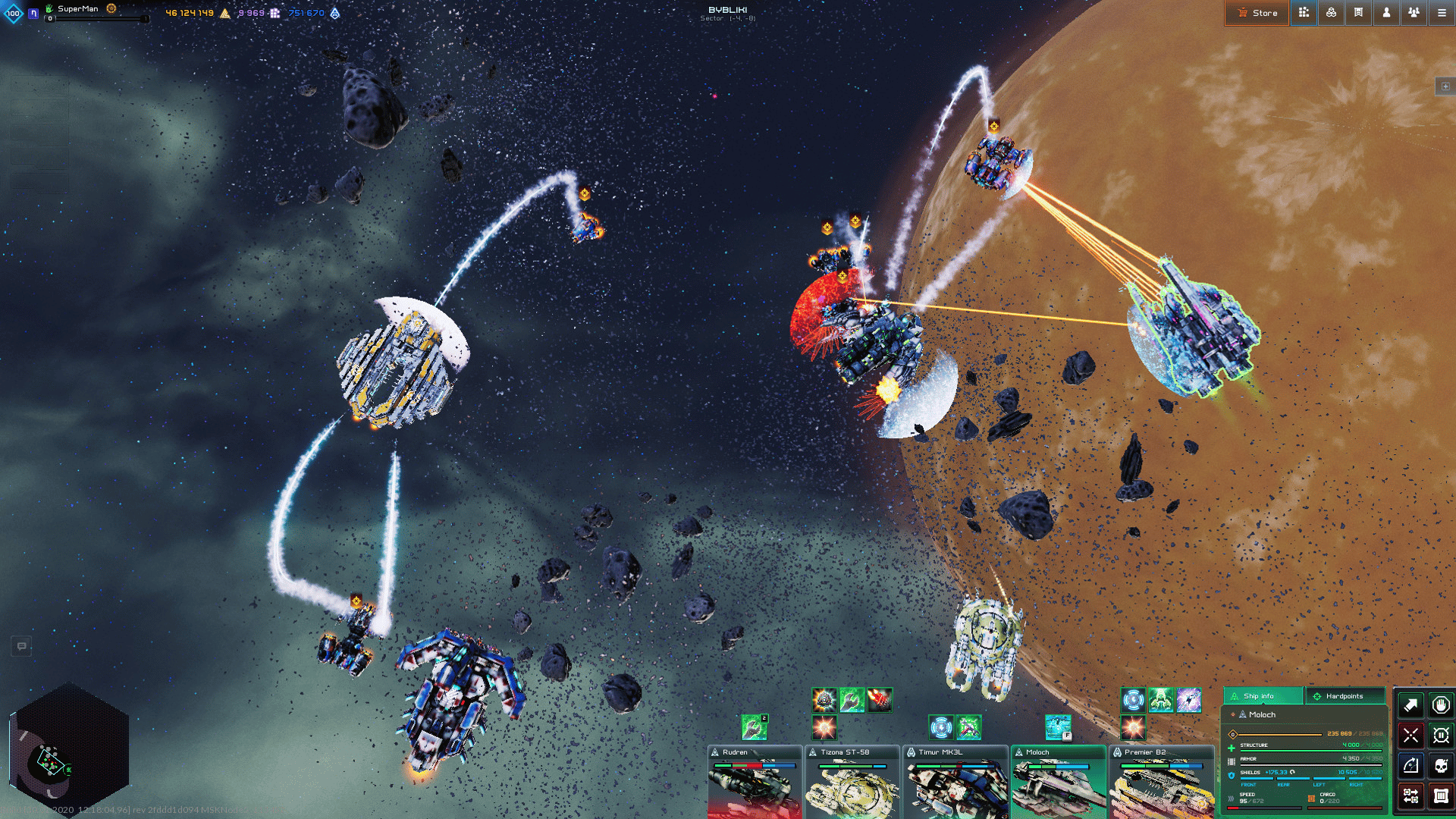Select the Tizona ST-58 ship card
The height and width of the screenshot is (819, 1456).
(x=852, y=783)
